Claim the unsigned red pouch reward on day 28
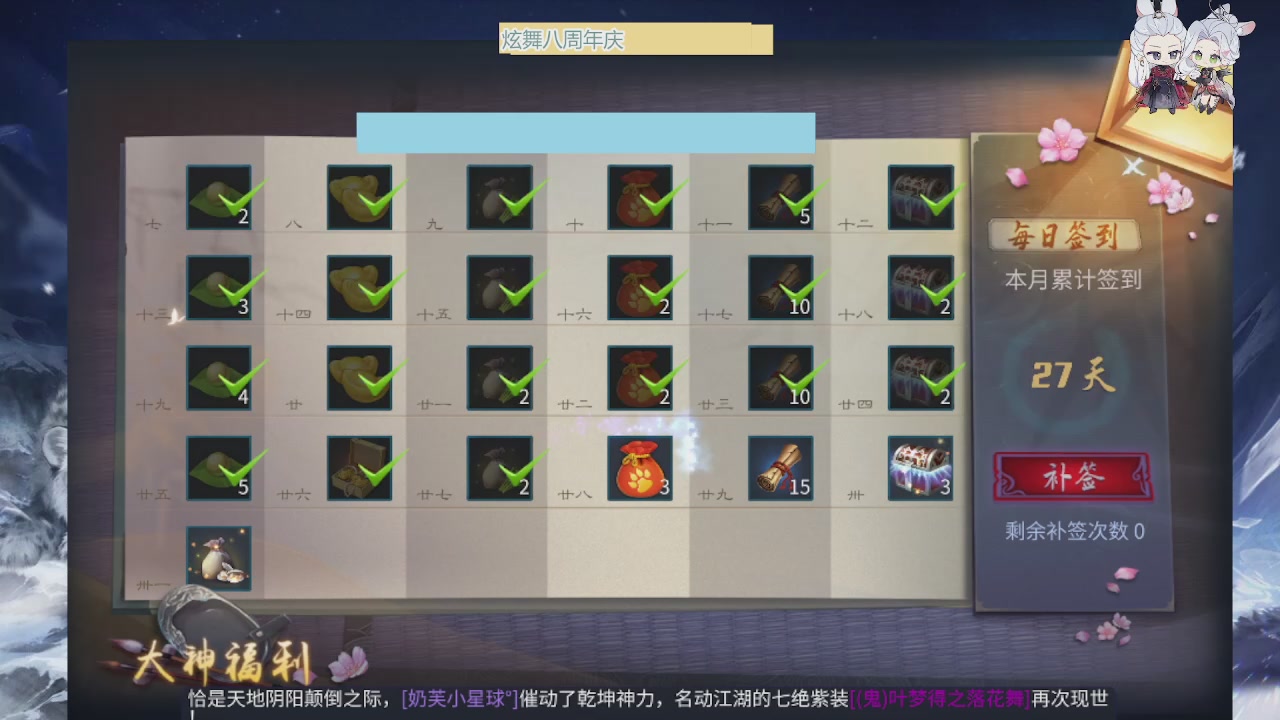Screen dimensions: 1280x720 click(x=640, y=467)
